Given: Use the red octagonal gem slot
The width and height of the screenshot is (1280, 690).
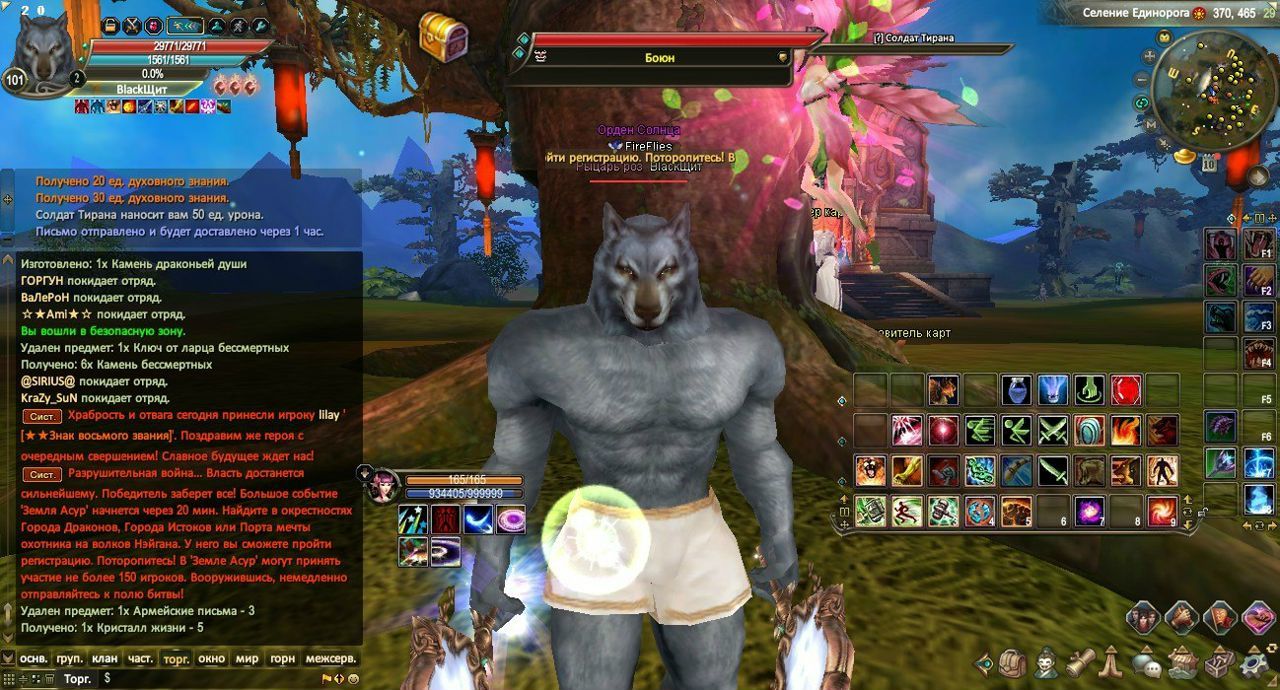Looking at the screenshot, I should pyautogui.click(x=1126, y=390).
